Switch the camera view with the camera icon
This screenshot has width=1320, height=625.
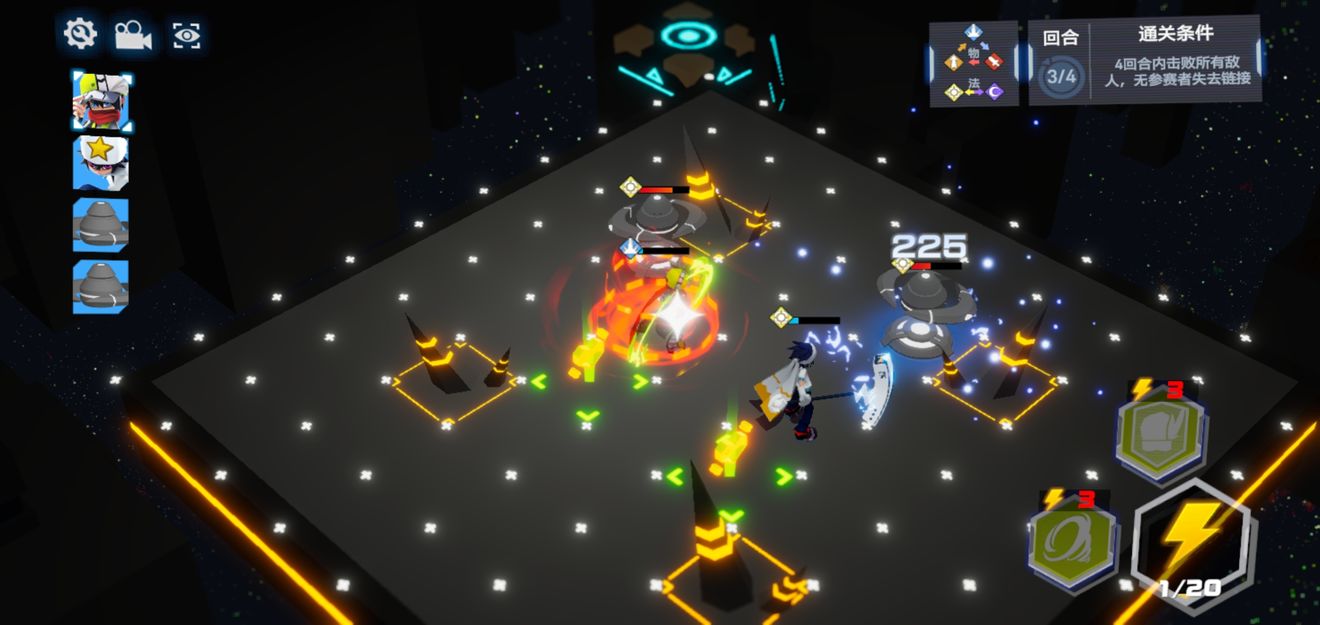coord(132,35)
